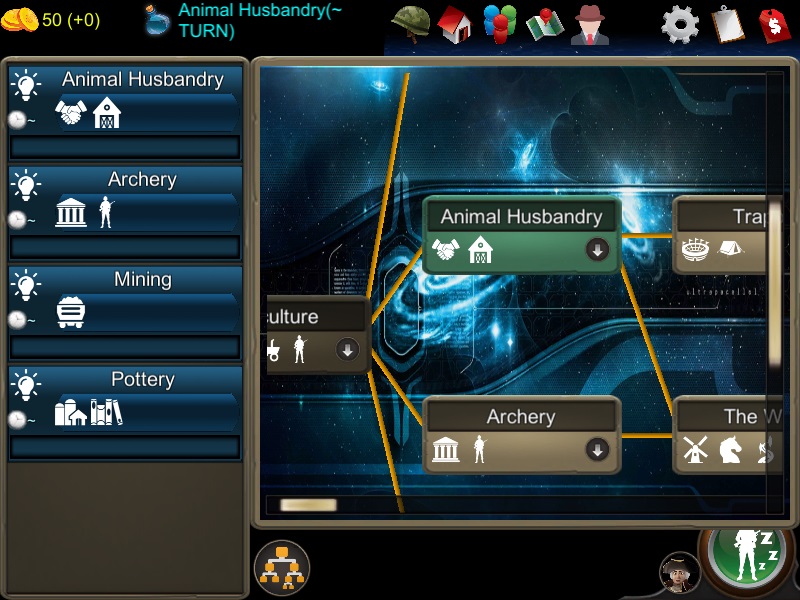Image resolution: width=800 pixels, height=600 pixels.
Task: Open the colored people demographics icon
Action: pyautogui.click(x=499, y=23)
